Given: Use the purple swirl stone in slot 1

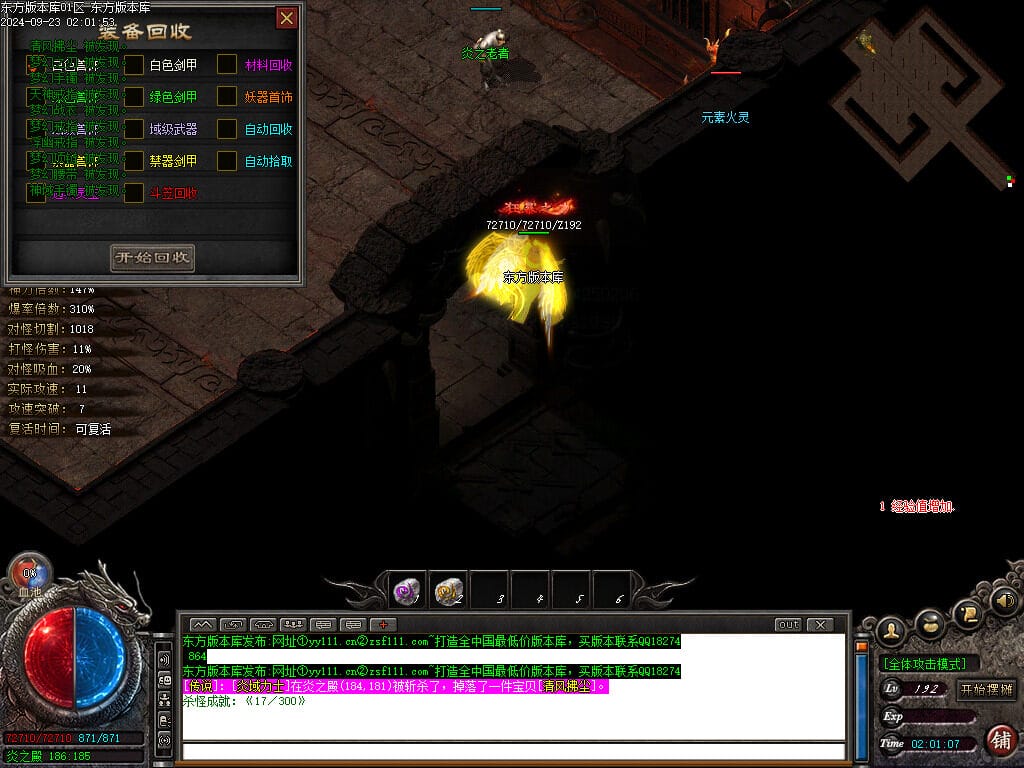Looking at the screenshot, I should tap(407, 591).
